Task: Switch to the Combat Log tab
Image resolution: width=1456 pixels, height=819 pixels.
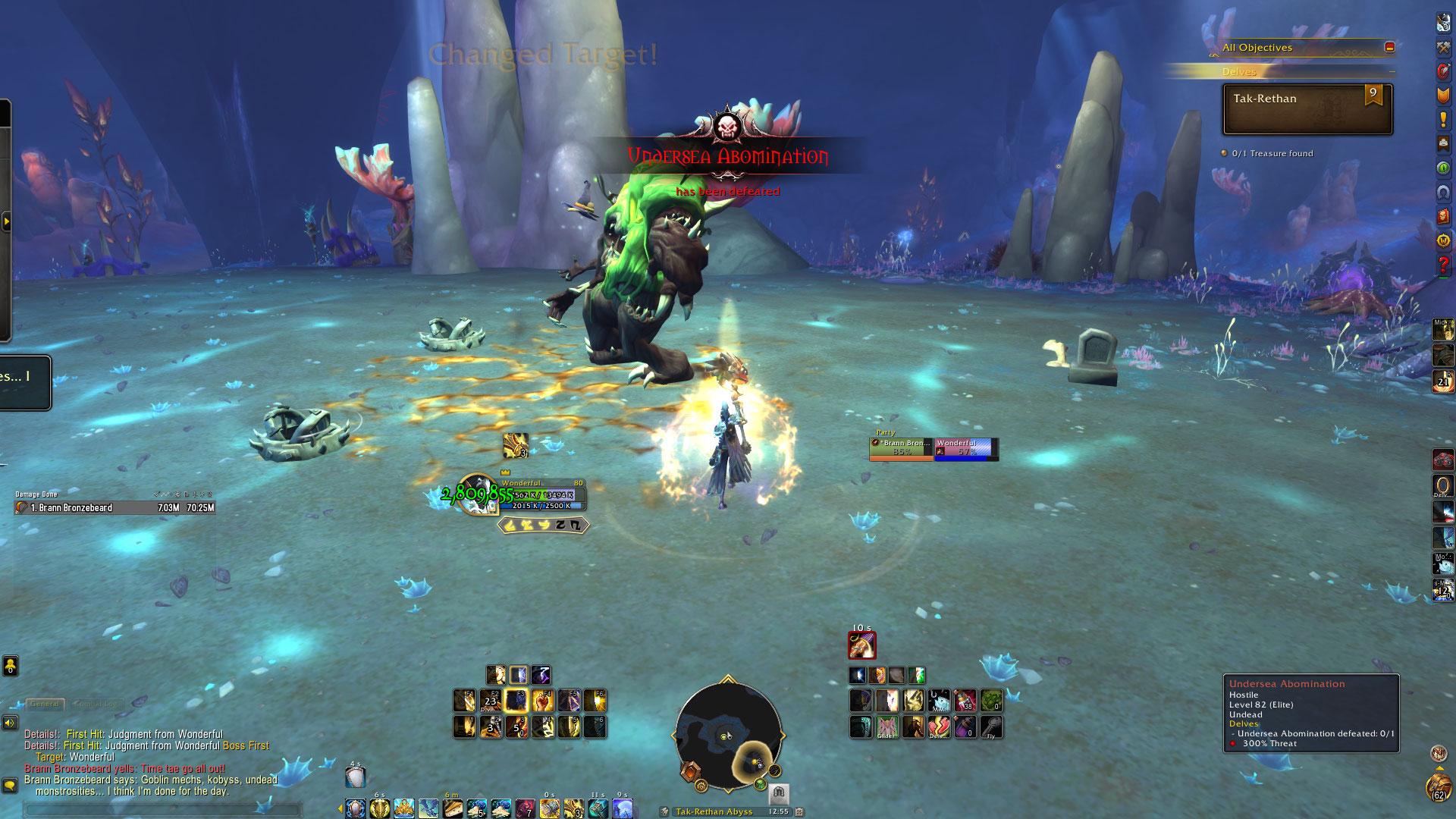Action: coord(98,704)
